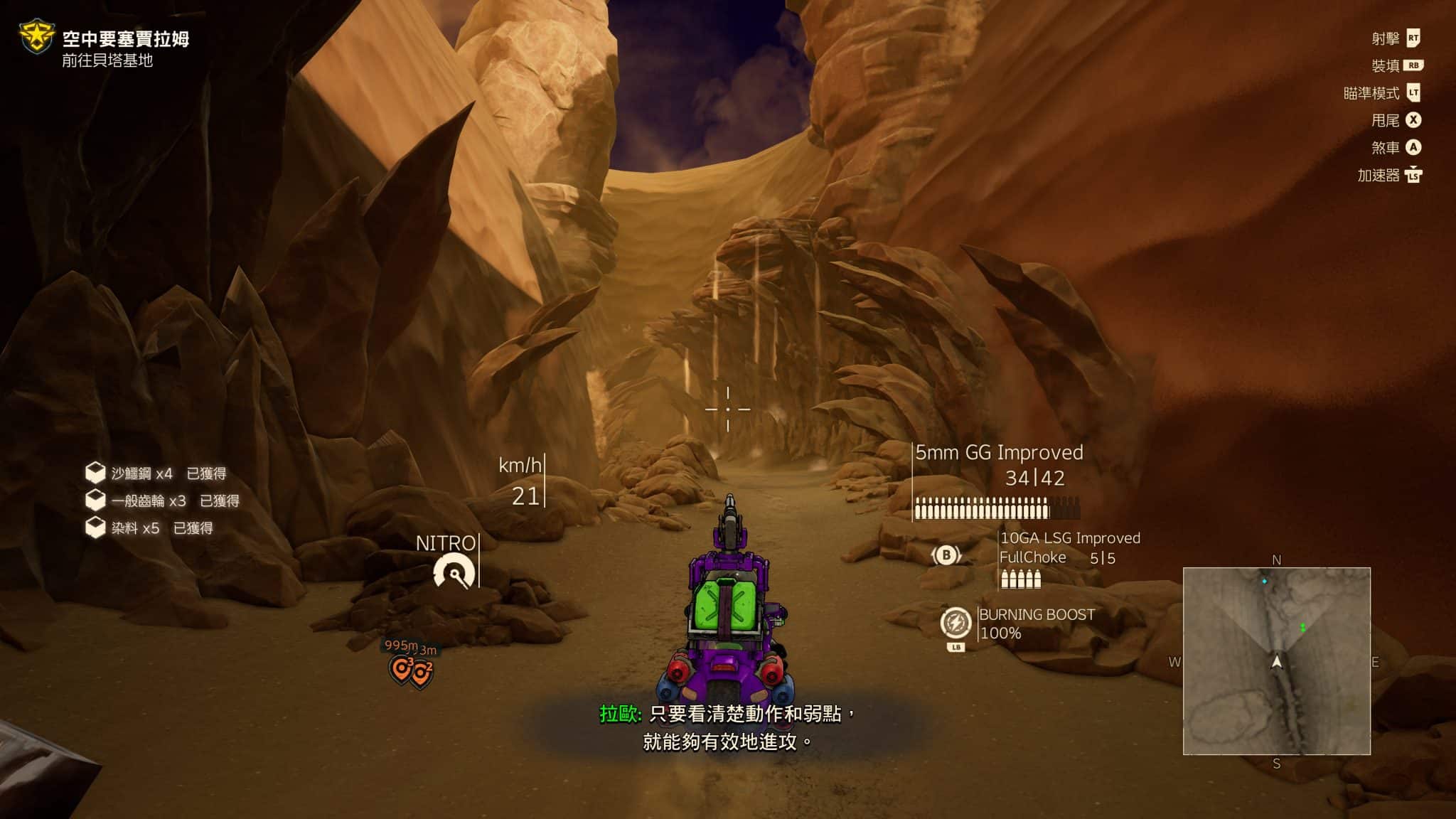The image size is (1456, 819).
Task: Click the Nitro gauge icon
Action: [x=454, y=572]
